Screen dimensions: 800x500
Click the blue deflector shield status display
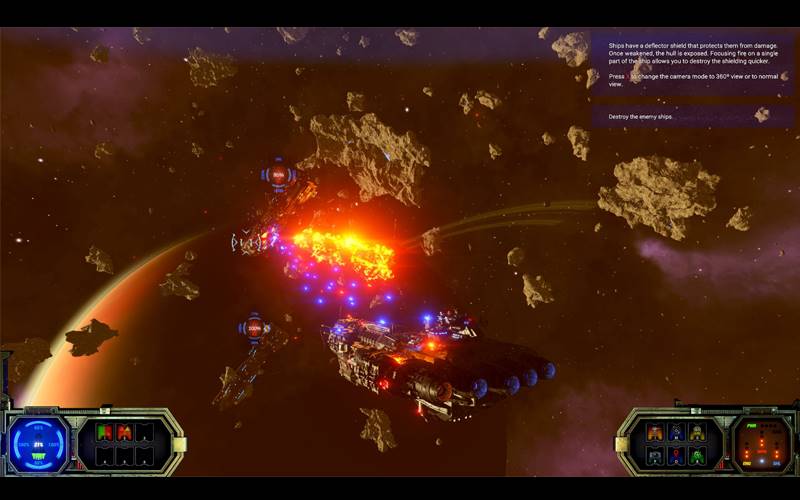39,443
